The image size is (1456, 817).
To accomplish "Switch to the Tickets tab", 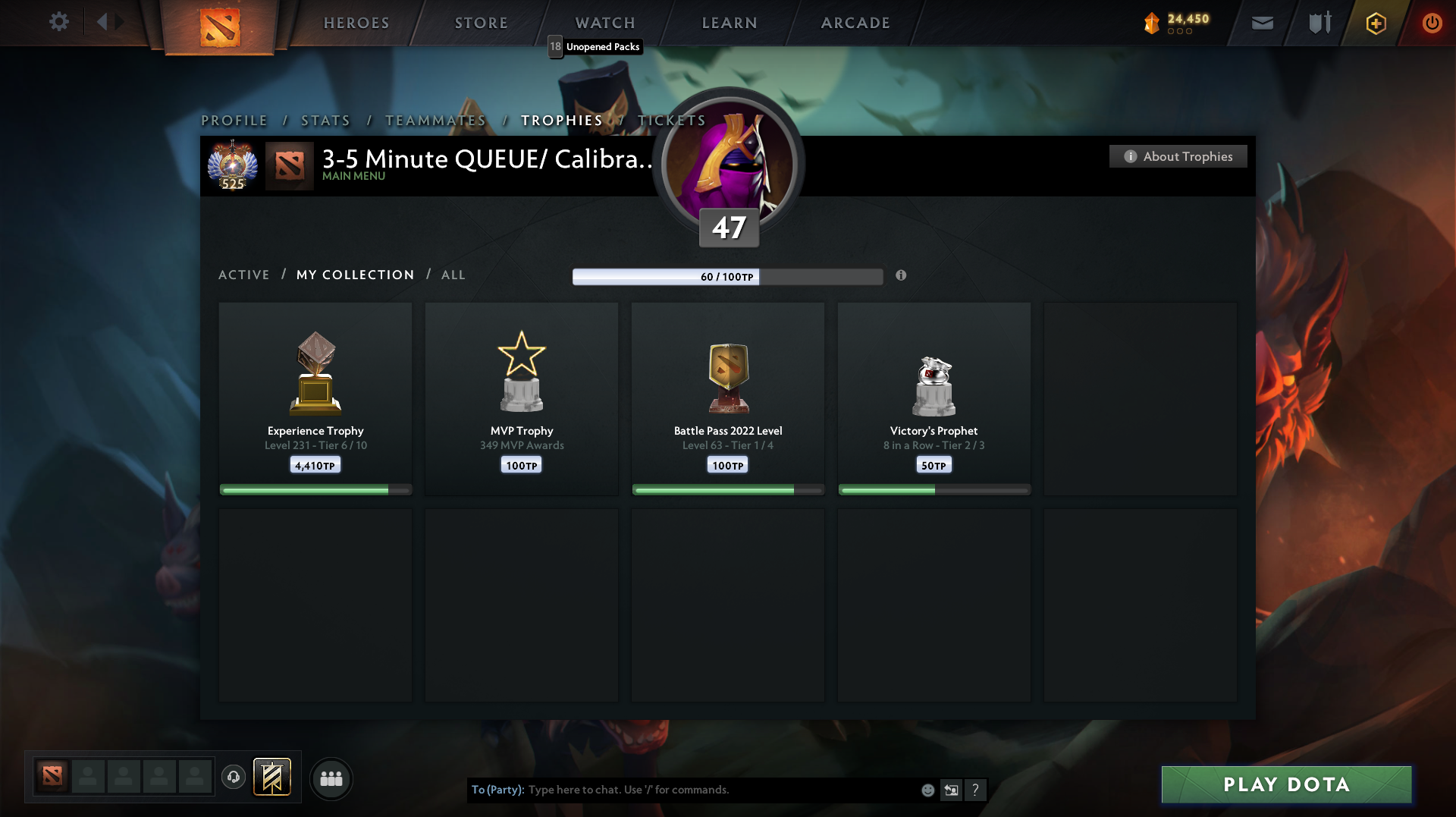I will coord(671,120).
